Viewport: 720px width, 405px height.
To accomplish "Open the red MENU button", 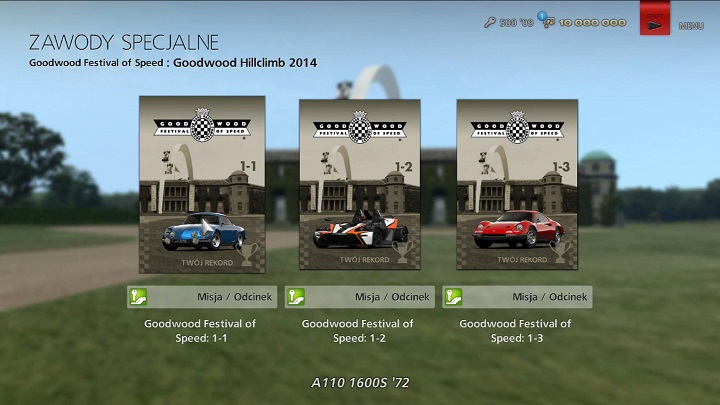I will click(x=655, y=20).
